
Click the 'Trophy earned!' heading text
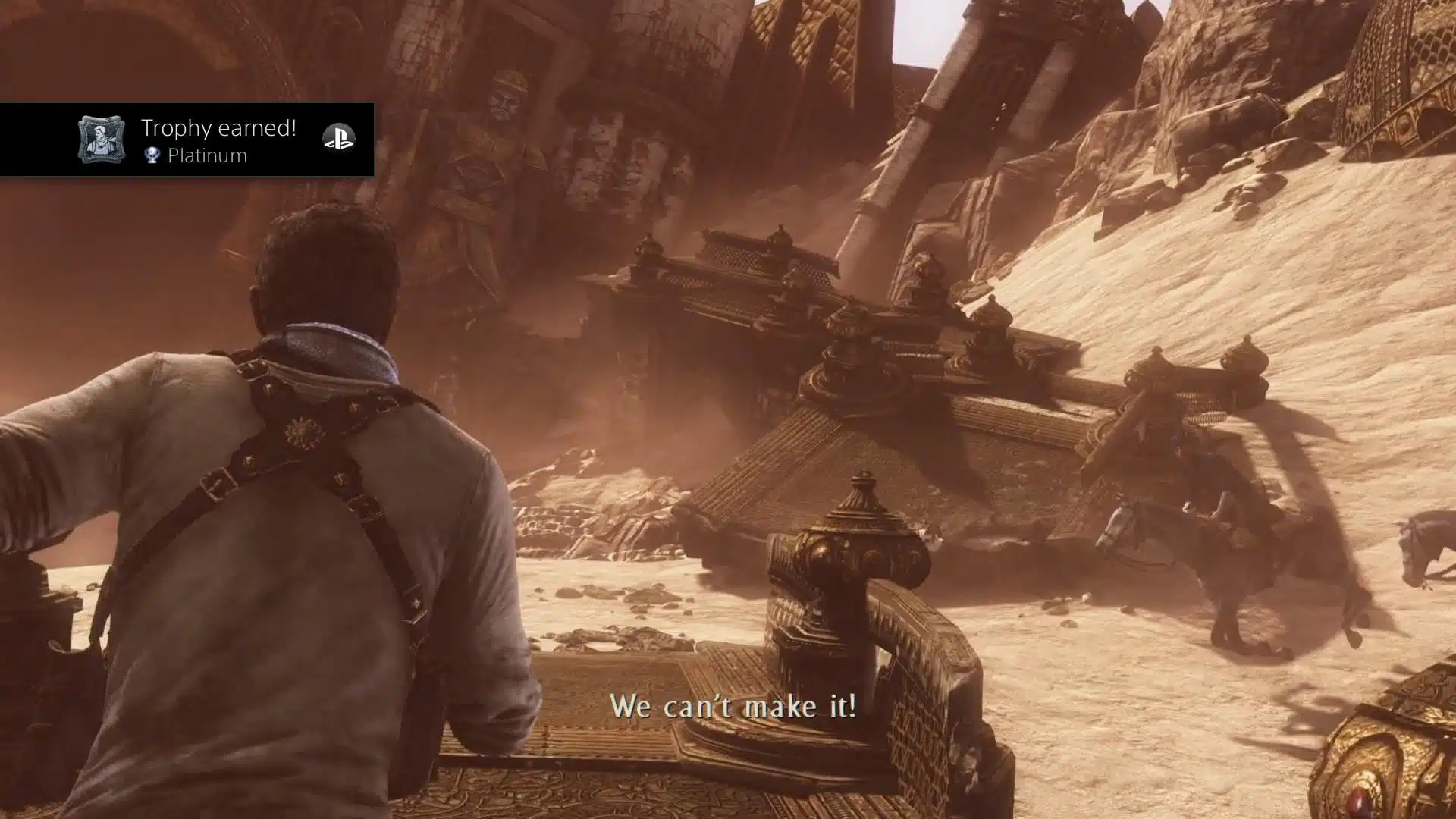[x=218, y=127]
